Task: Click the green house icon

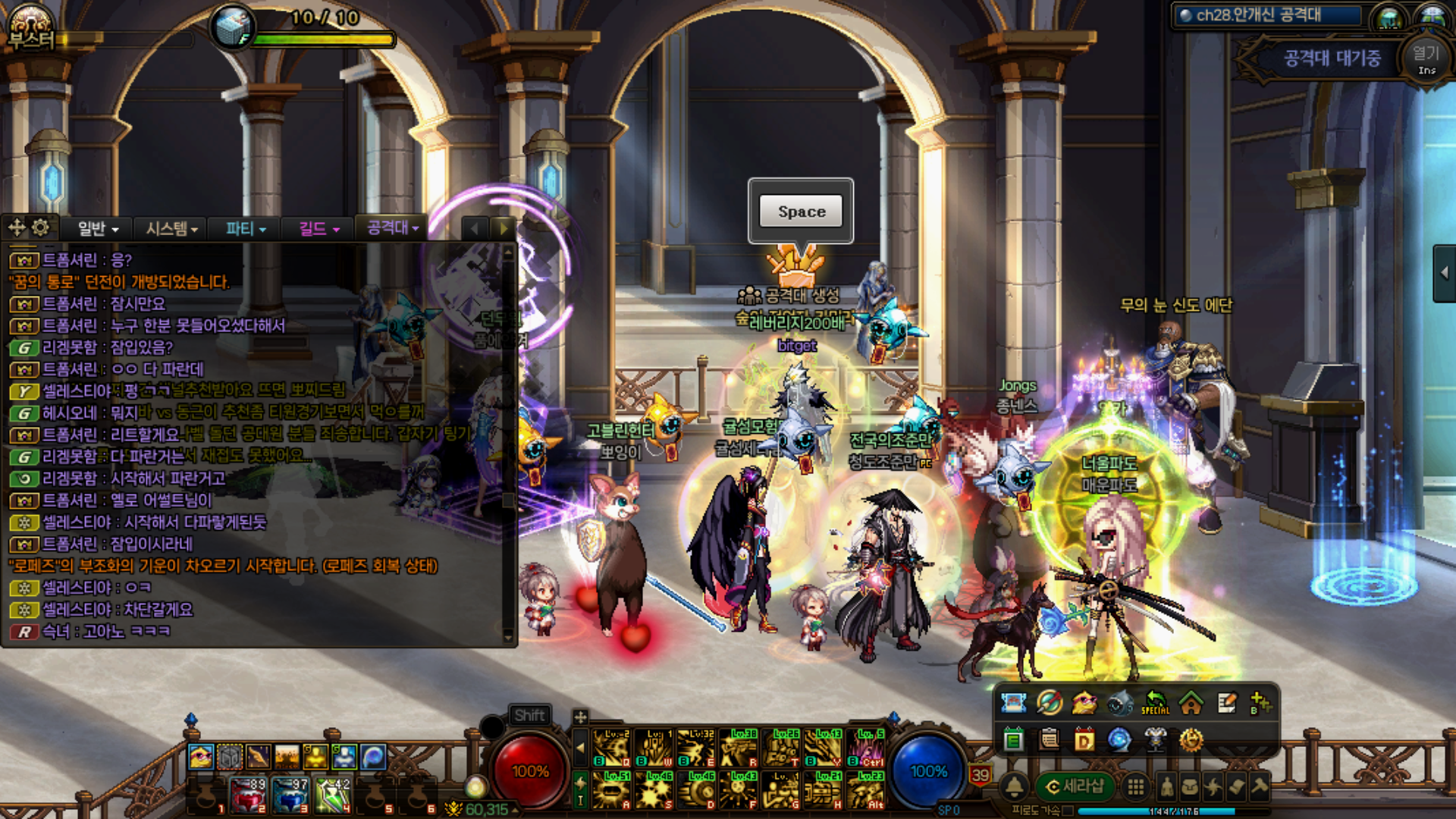Action: click(1191, 704)
